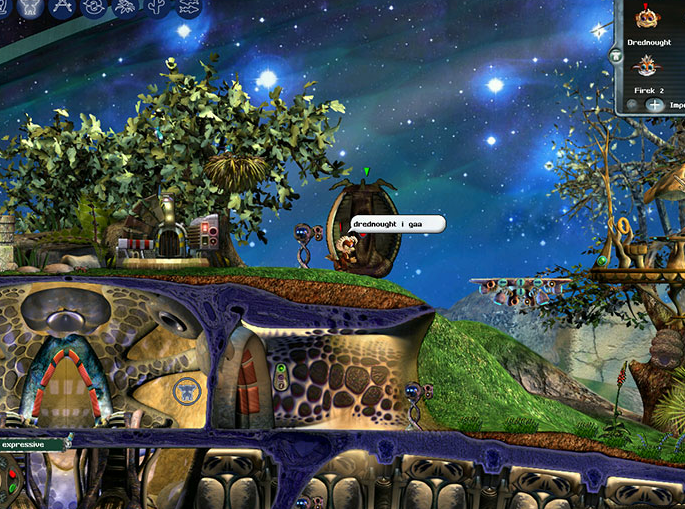685x509 pixels.
Task: Click the red button on bottom-left panel
Action: (12, 472)
